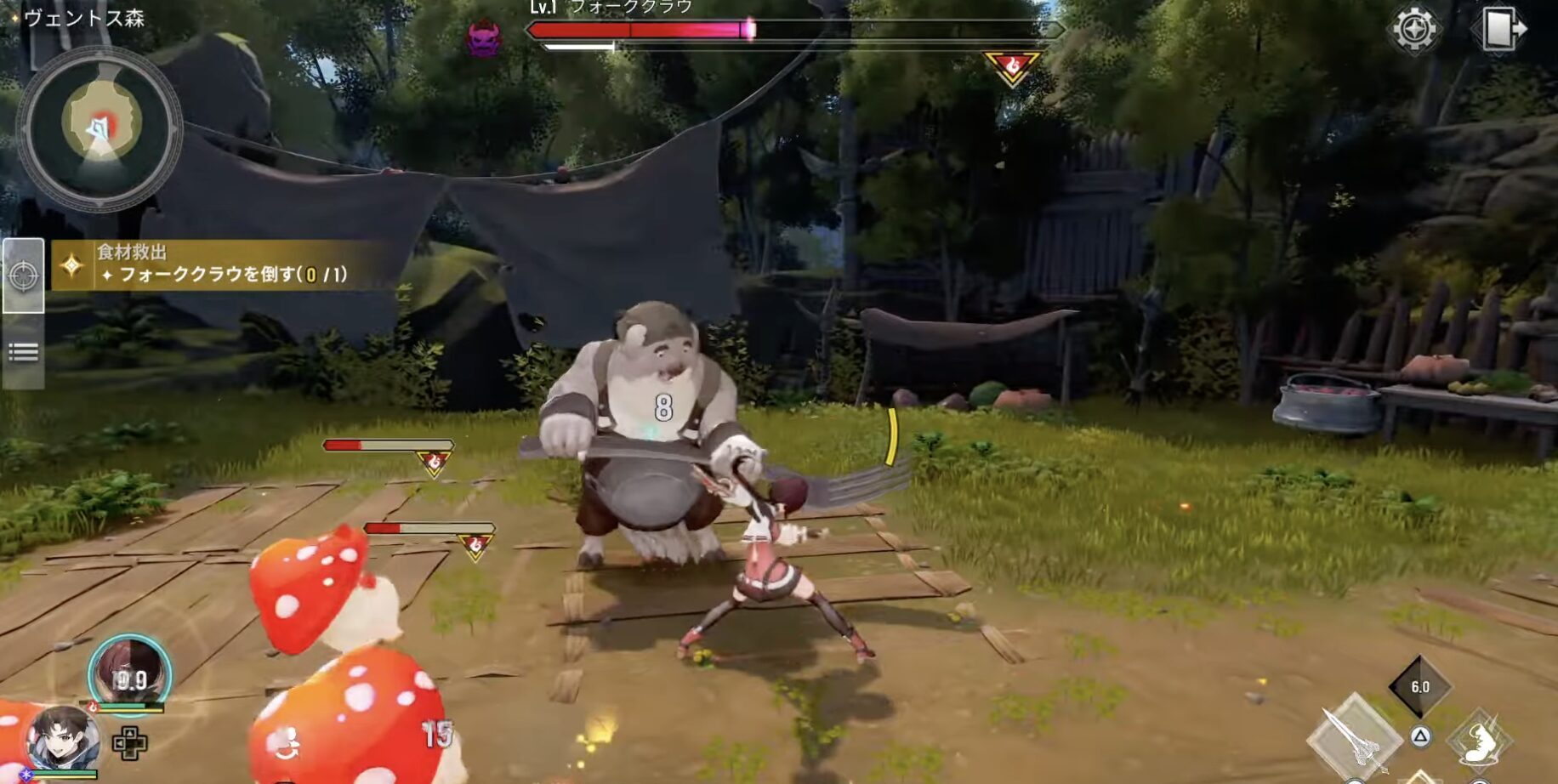Viewport: 1558px width, 784px height.
Task: Activate the sword attack skill
Action: (x=1354, y=738)
